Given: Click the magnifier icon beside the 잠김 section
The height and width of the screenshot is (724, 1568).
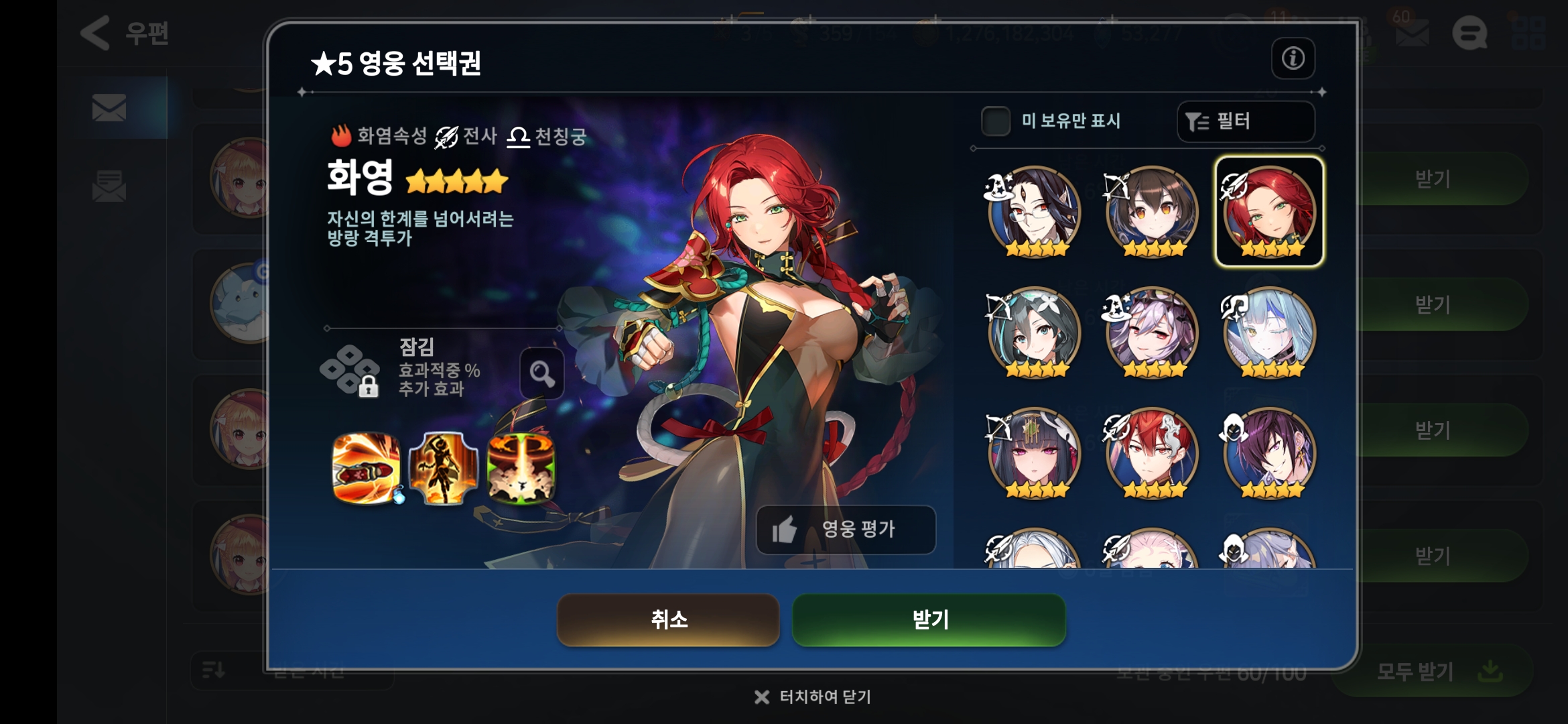Looking at the screenshot, I should tap(540, 373).
